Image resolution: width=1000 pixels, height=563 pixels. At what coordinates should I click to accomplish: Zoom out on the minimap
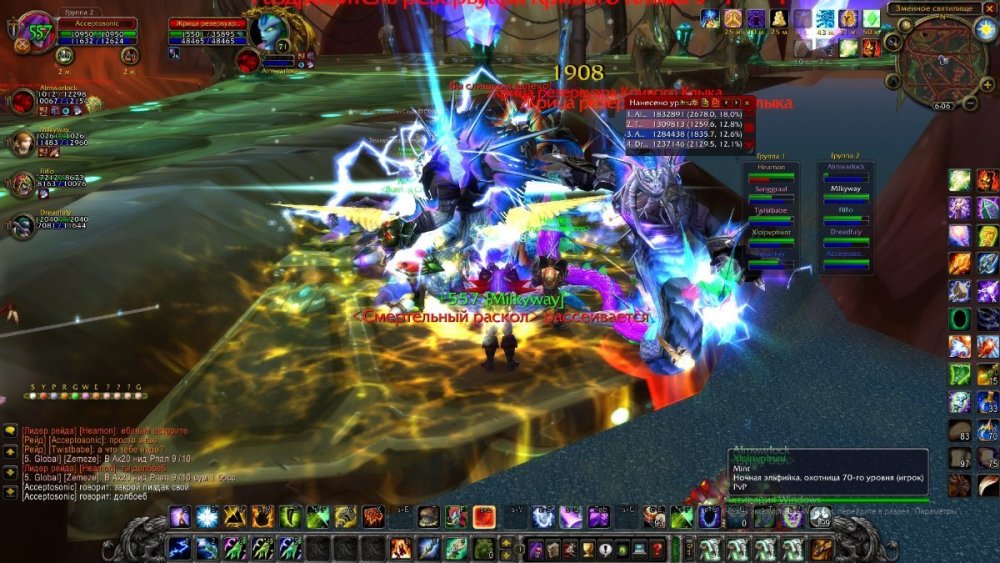pyautogui.click(x=970, y=102)
